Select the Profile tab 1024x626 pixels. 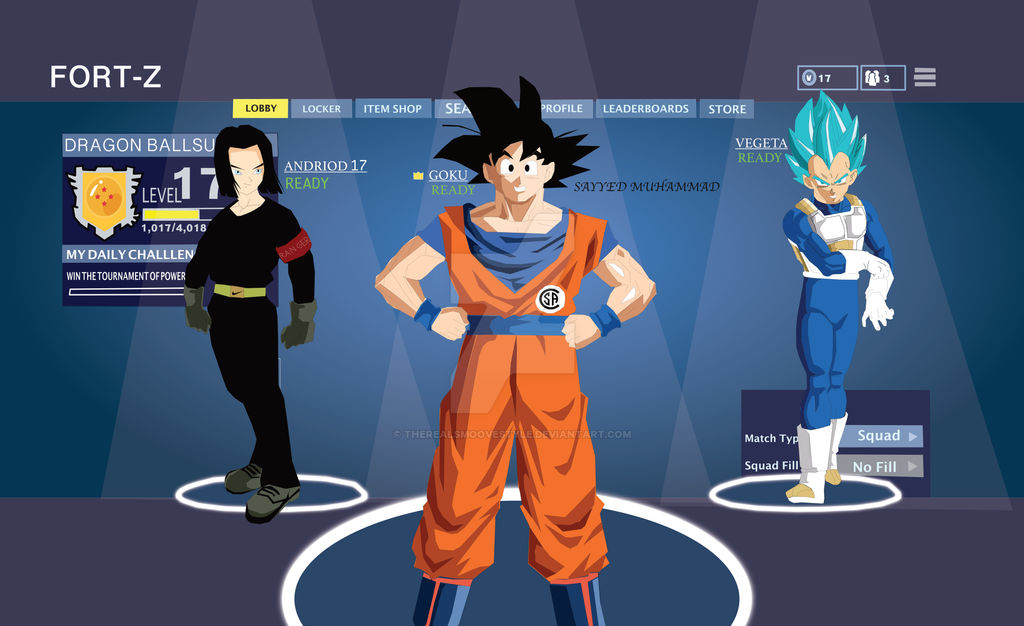tap(563, 109)
